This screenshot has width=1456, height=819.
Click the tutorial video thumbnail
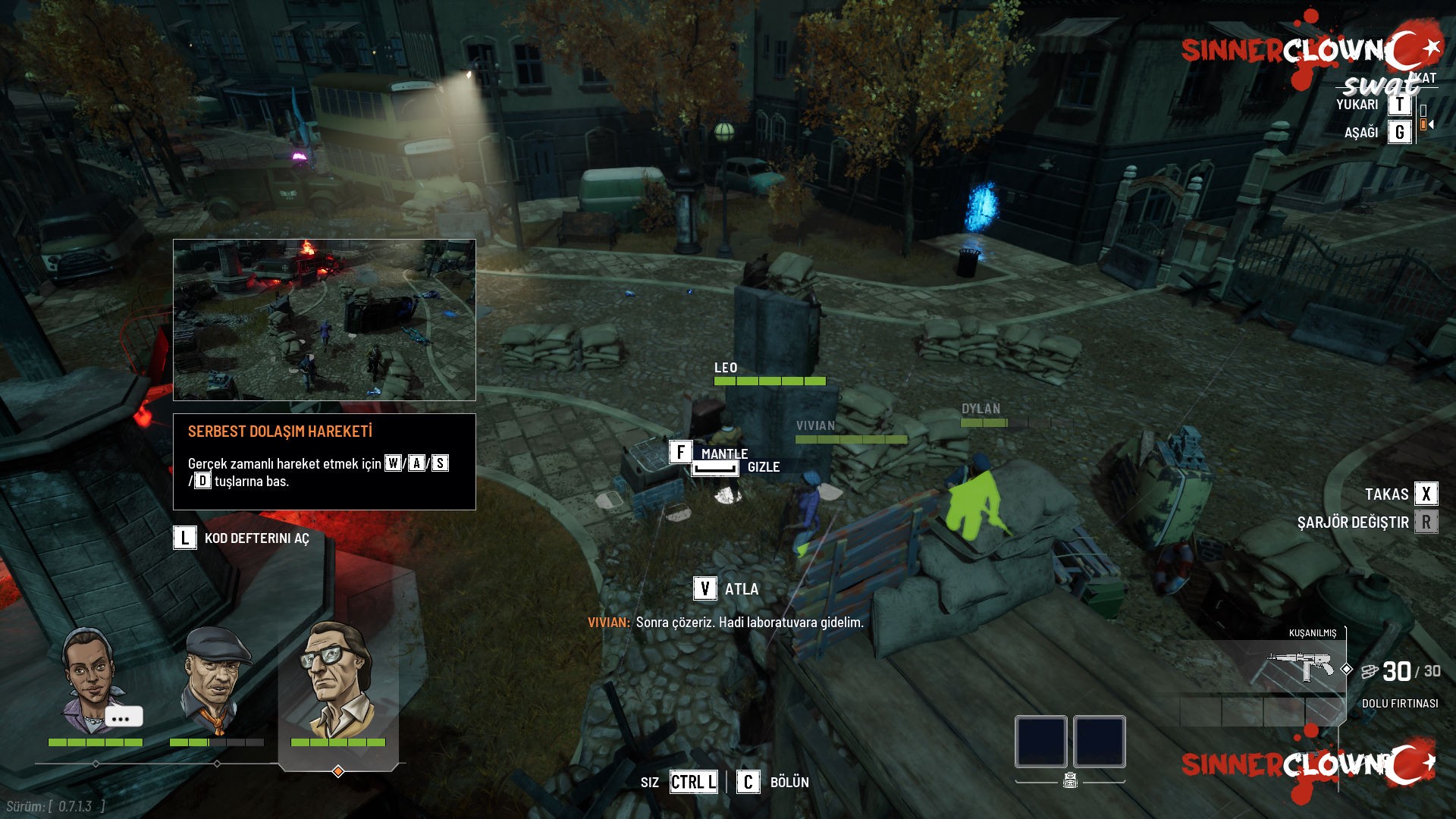pos(325,319)
